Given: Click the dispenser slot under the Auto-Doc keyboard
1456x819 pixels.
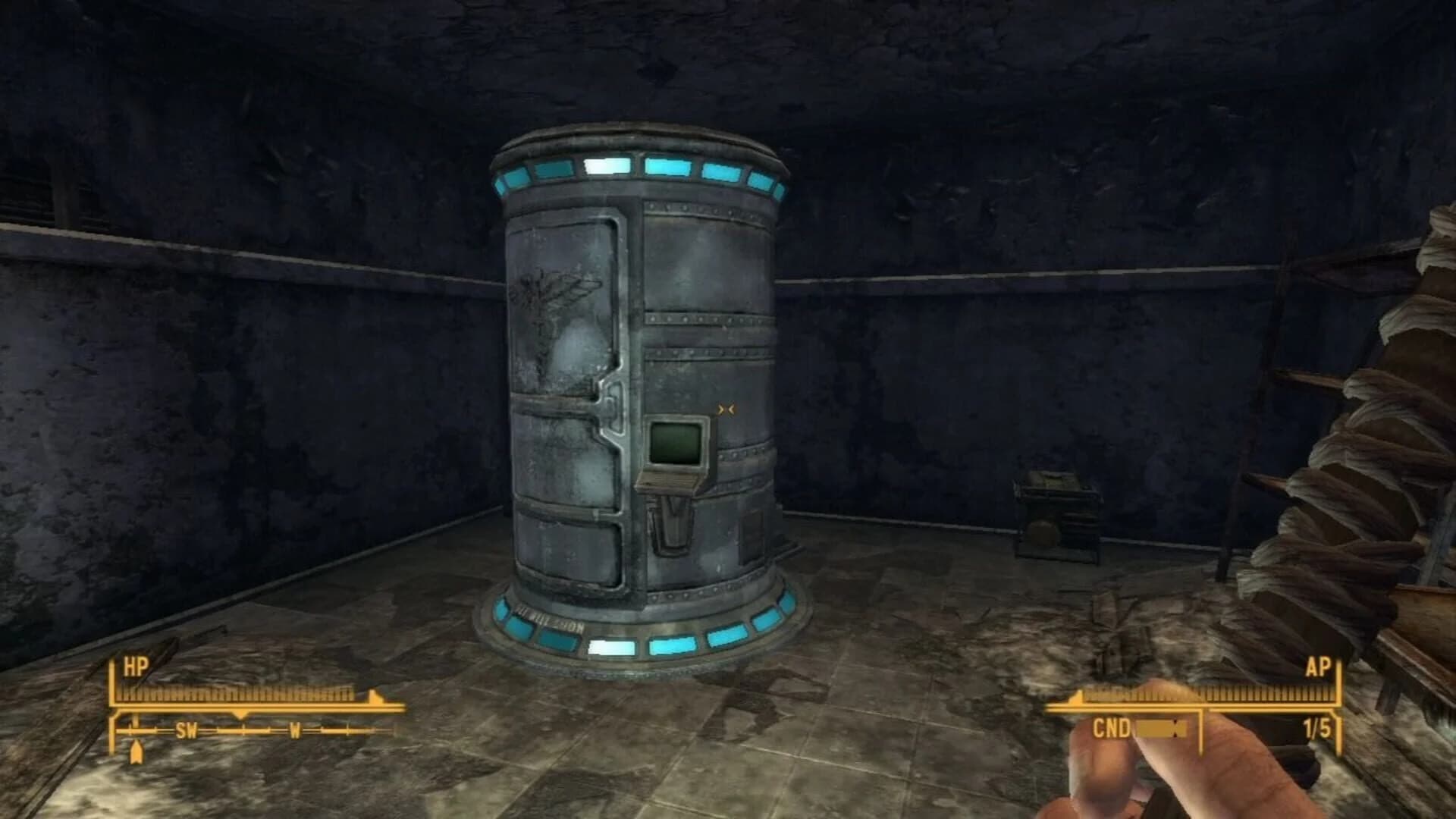Looking at the screenshot, I should coord(673,523).
